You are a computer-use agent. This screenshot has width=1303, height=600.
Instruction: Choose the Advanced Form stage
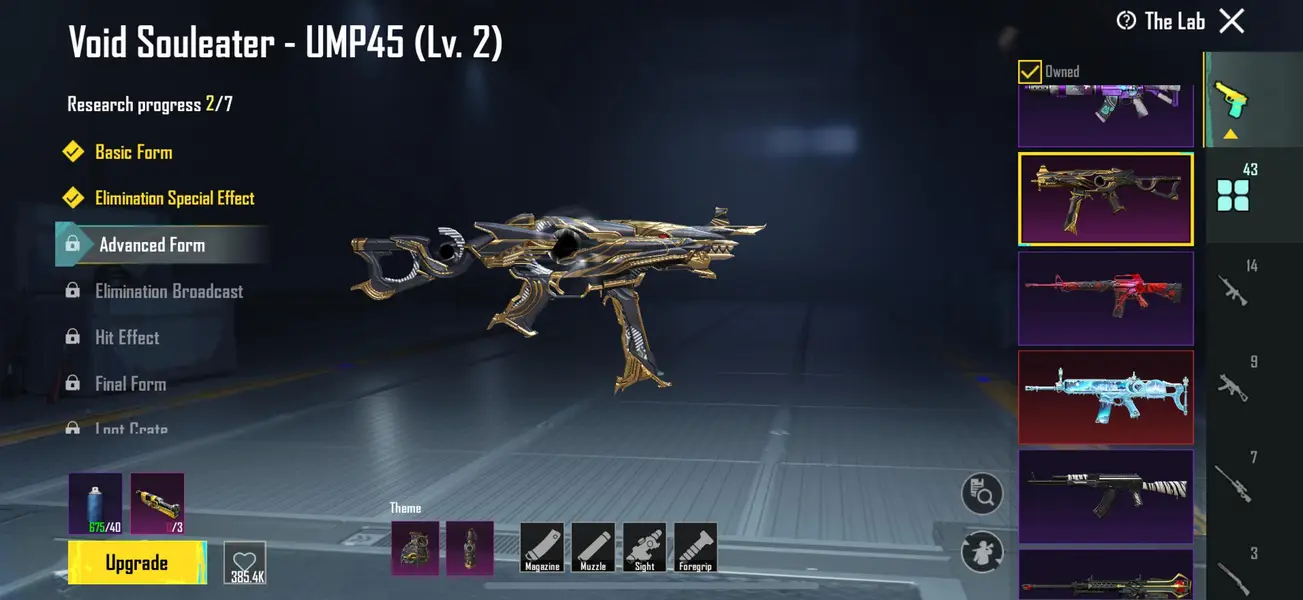(x=151, y=245)
